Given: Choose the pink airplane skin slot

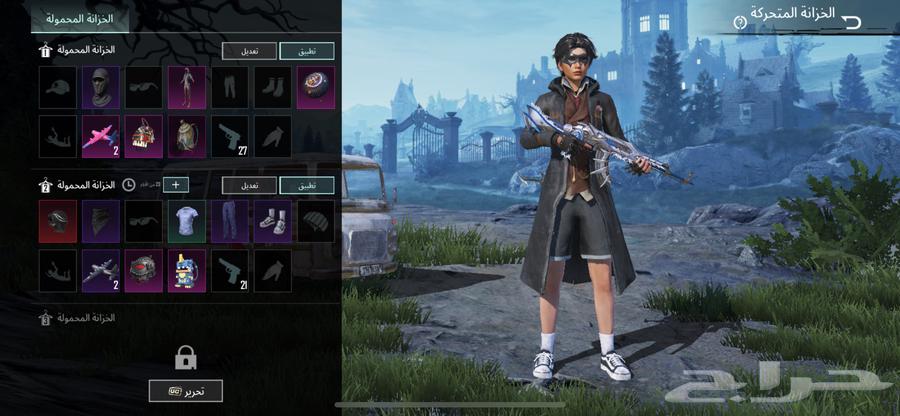Looking at the screenshot, I should (x=100, y=136).
